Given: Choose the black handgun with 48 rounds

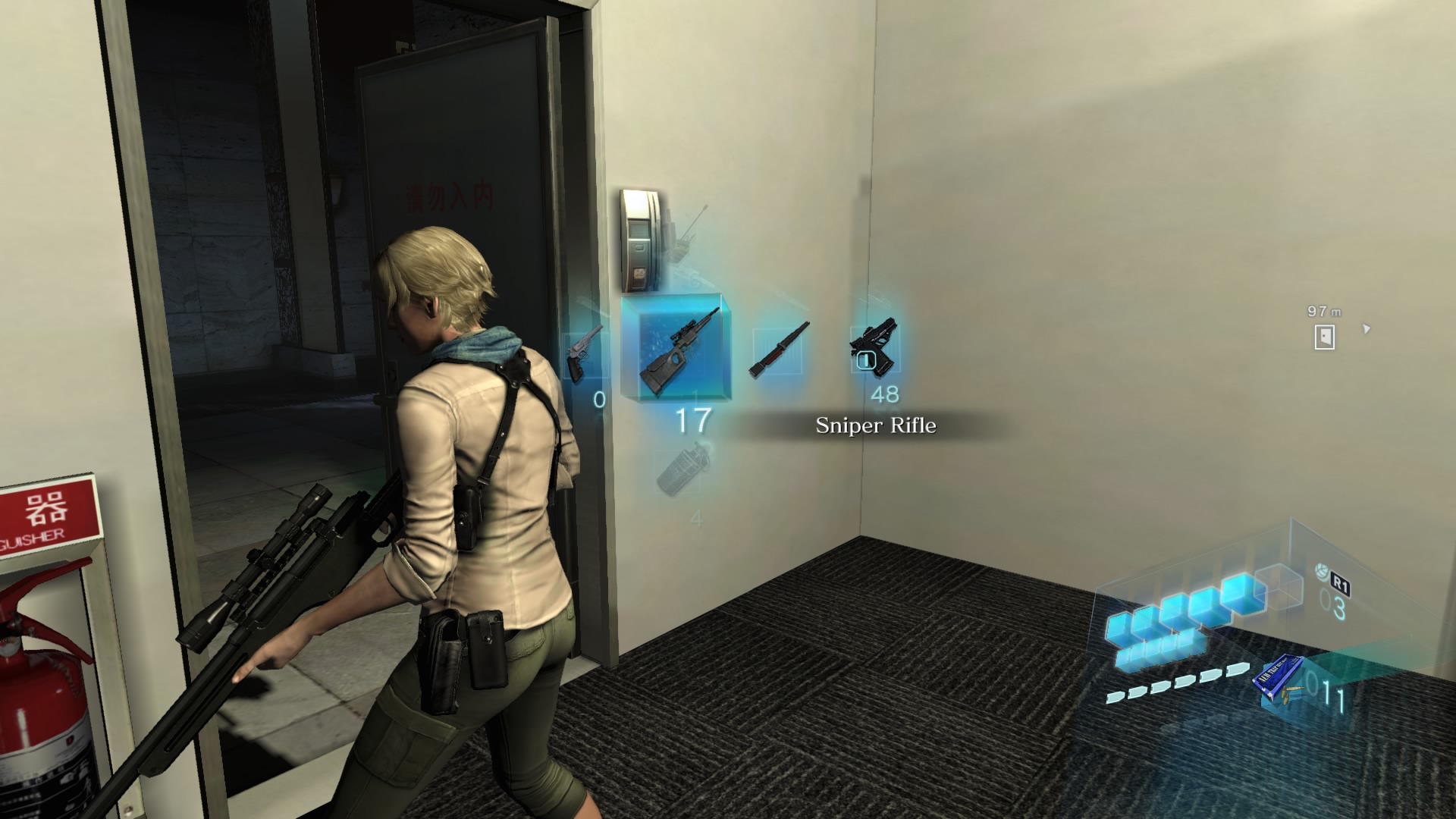Looking at the screenshot, I should pyautogui.click(x=874, y=348).
